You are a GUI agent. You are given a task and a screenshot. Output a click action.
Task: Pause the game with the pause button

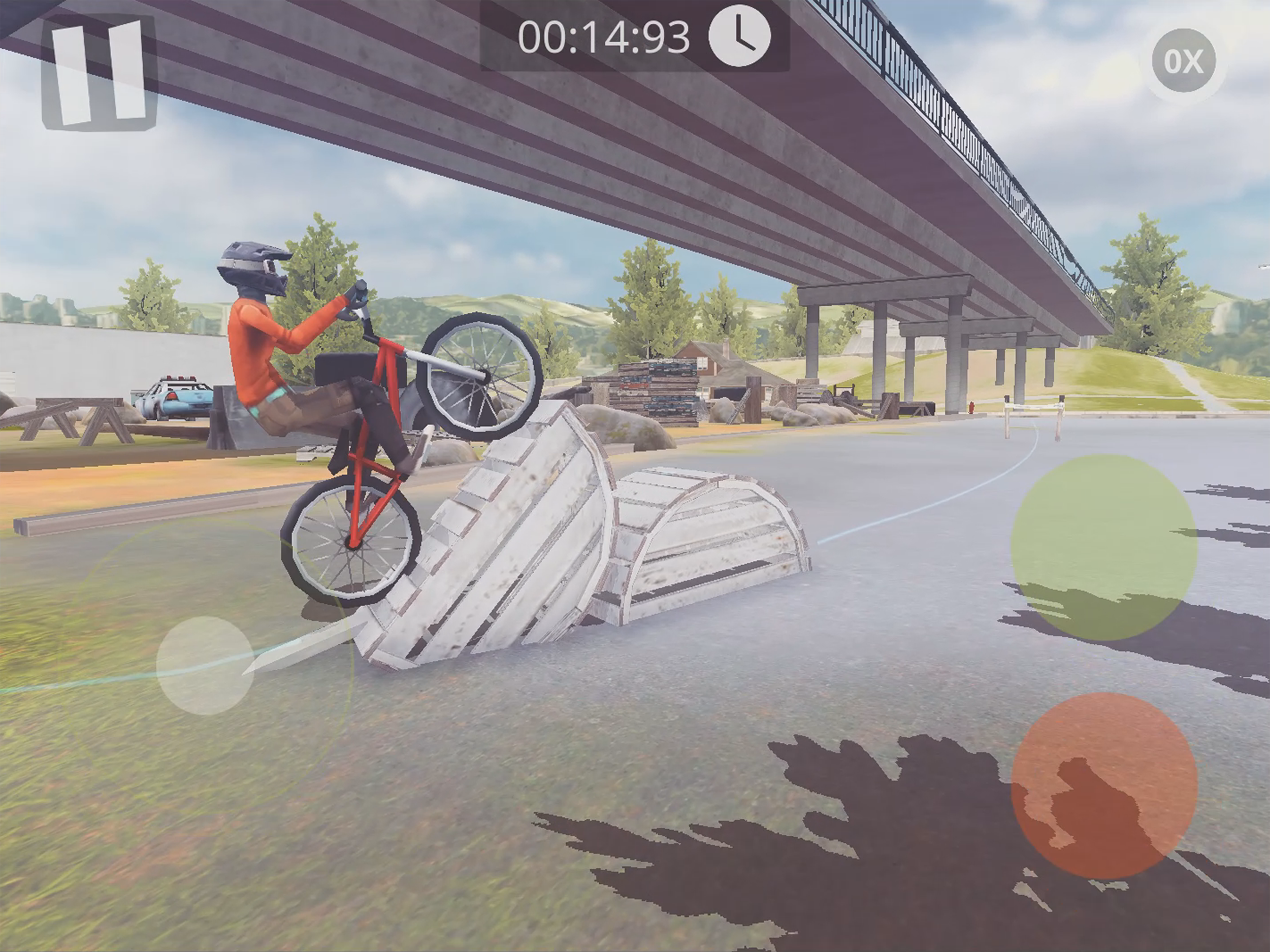point(99,73)
